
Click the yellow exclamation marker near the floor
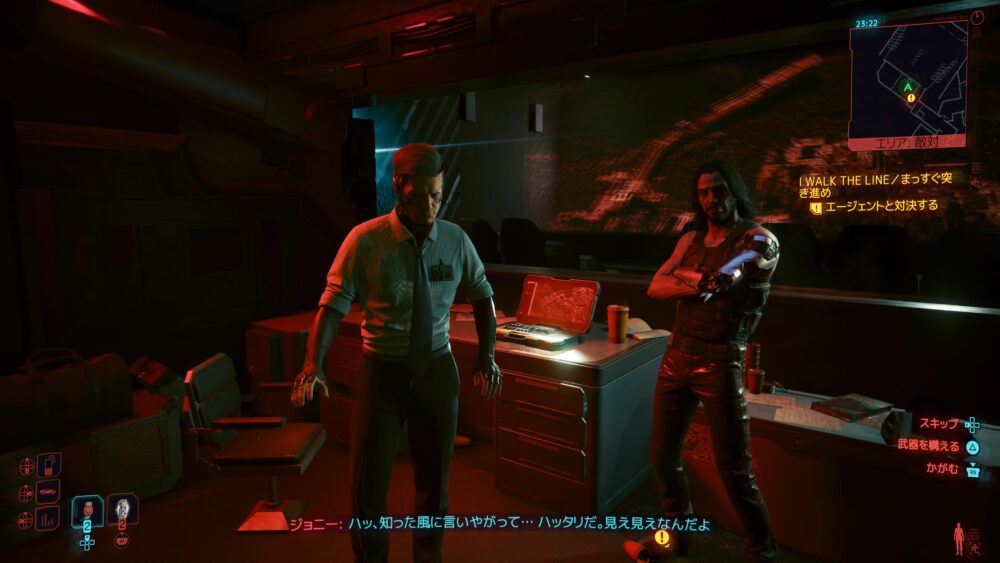point(661,537)
